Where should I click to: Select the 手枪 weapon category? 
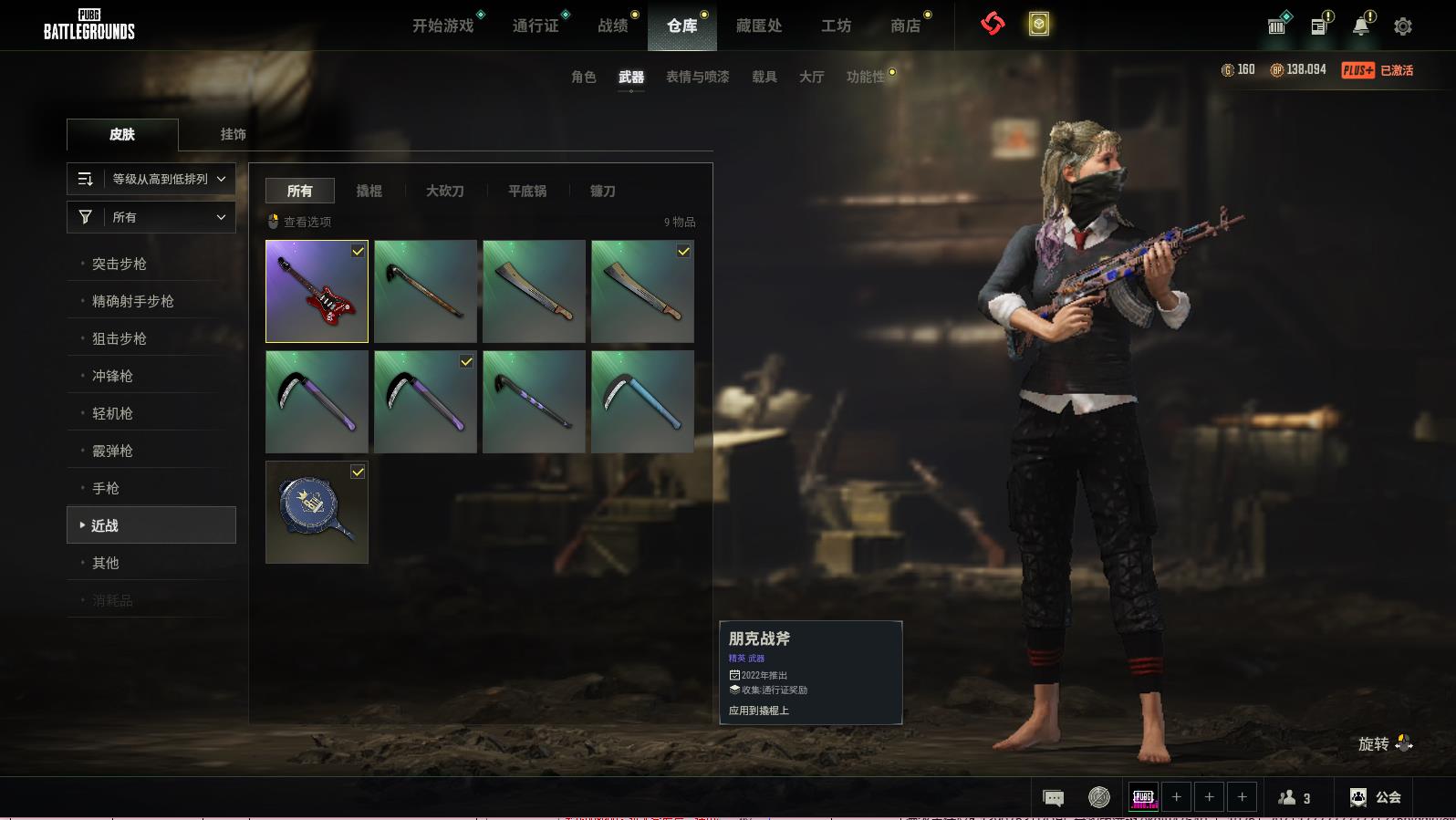click(106, 488)
